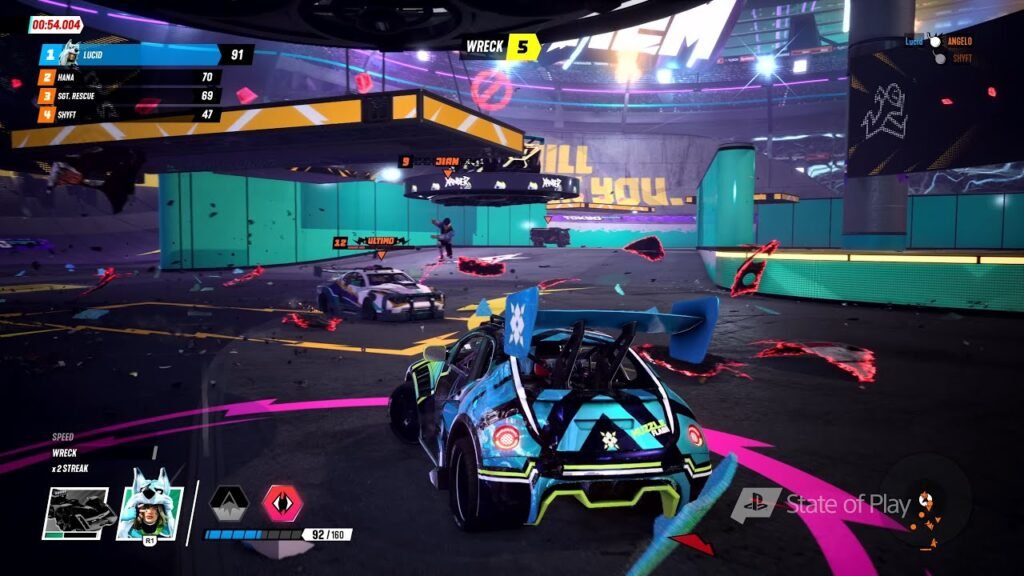This screenshot has height=576, width=1024.
Task: Trigger the glowing red hexagon ability
Action: tap(282, 503)
